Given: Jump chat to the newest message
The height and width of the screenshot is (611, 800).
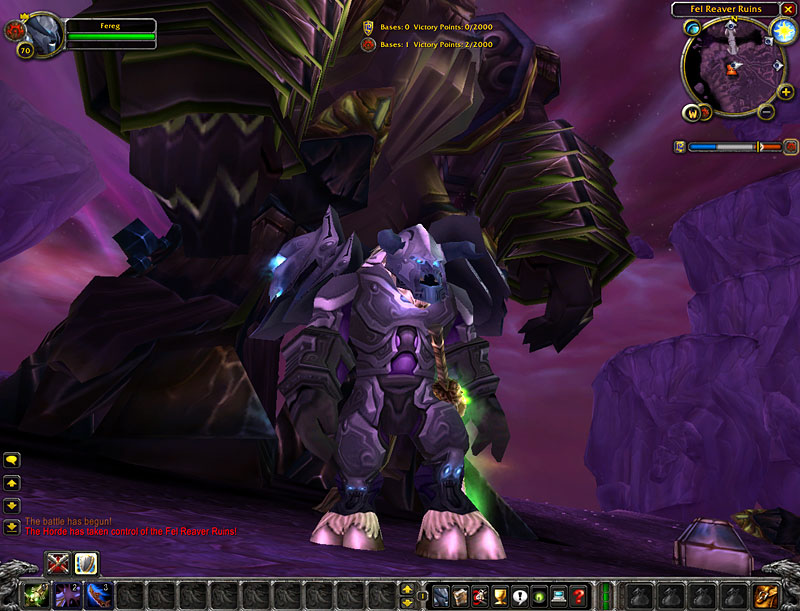Looking at the screenshot, I should pyautogui.click(x=12, y=527).
